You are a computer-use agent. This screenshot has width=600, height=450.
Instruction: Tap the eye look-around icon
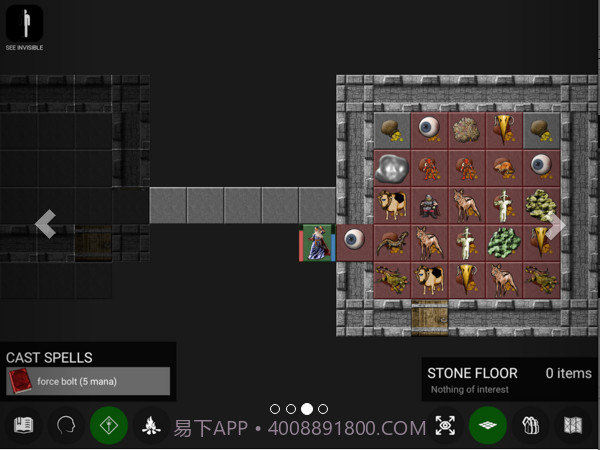(x=445, y=425)
